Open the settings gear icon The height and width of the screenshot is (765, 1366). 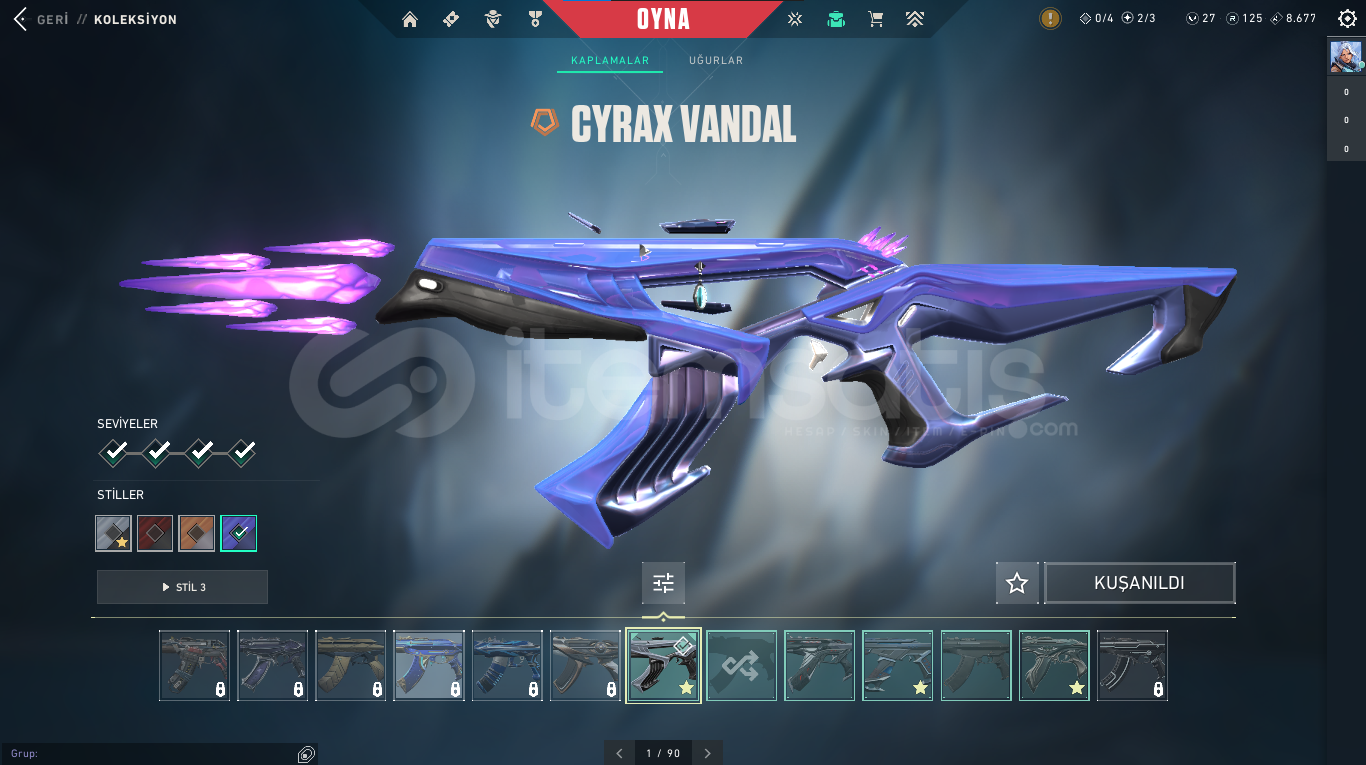pyautogui.click(x=1346, y=19)
